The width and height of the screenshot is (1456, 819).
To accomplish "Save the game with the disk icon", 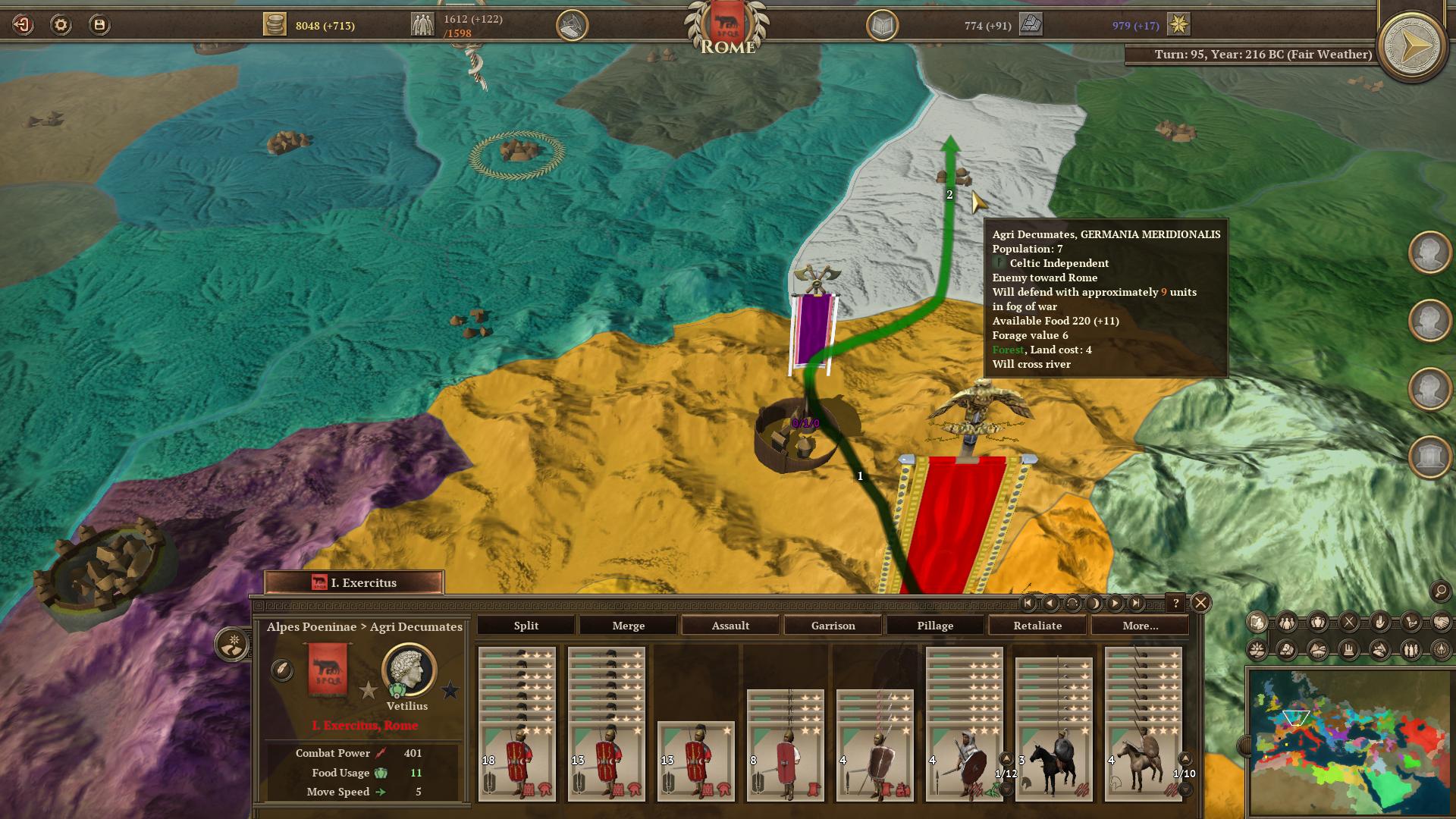I will pyautogui.click(x=99, y=24).
